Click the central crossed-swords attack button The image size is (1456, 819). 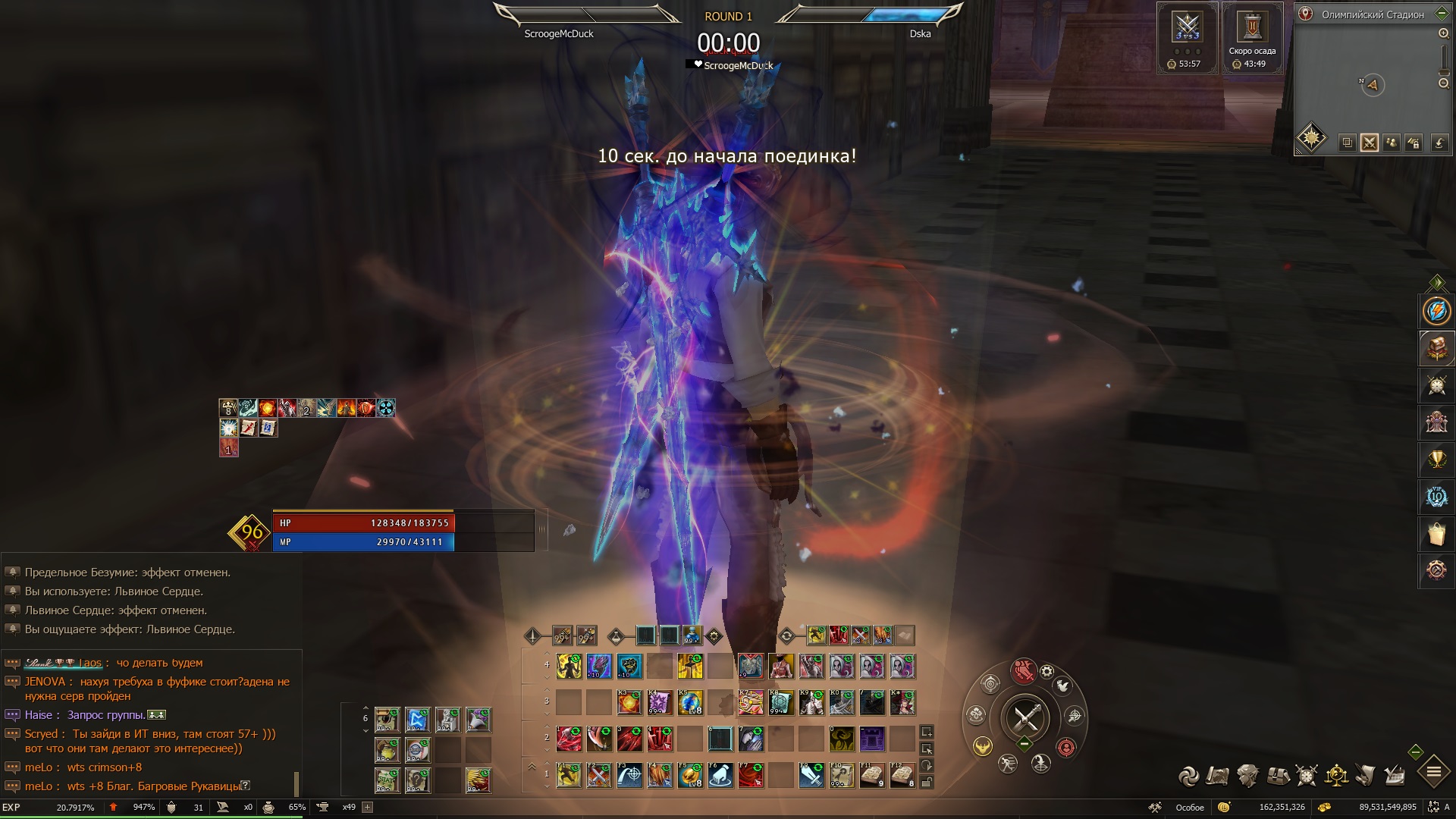click(1025, 717)
